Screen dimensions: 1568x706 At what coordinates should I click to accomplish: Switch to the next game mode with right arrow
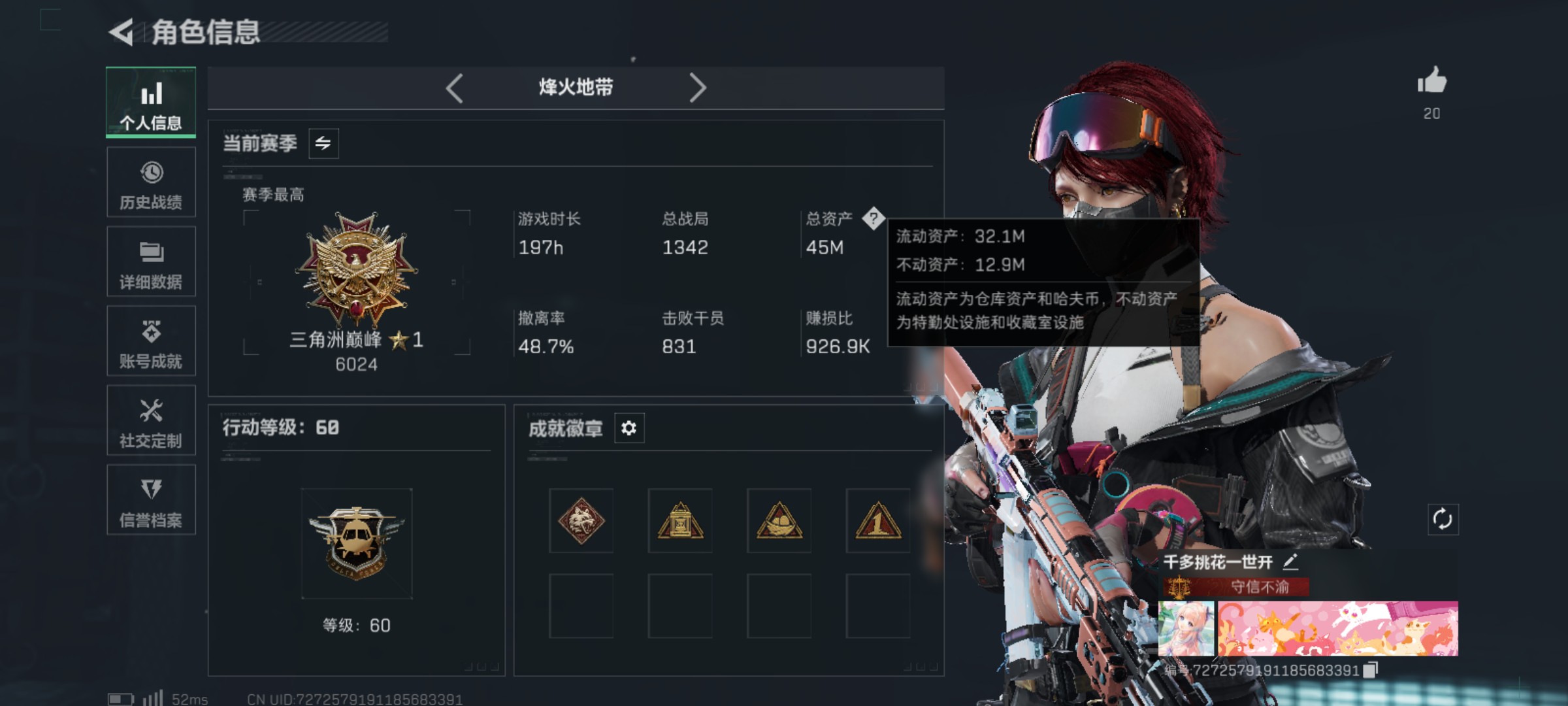[x=697, y=88]
